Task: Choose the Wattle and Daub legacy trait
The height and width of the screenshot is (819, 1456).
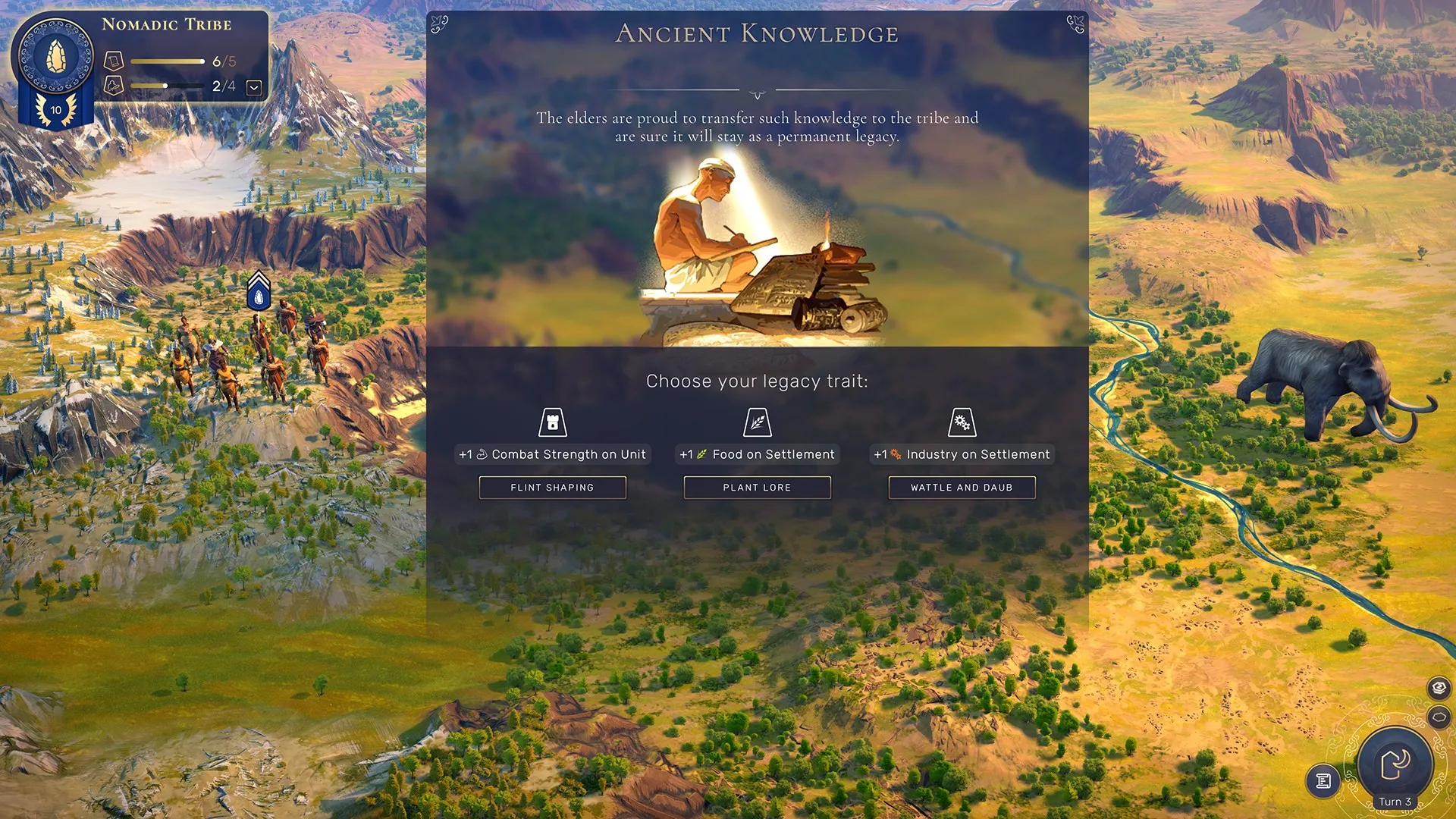Action: pos(962,487)
